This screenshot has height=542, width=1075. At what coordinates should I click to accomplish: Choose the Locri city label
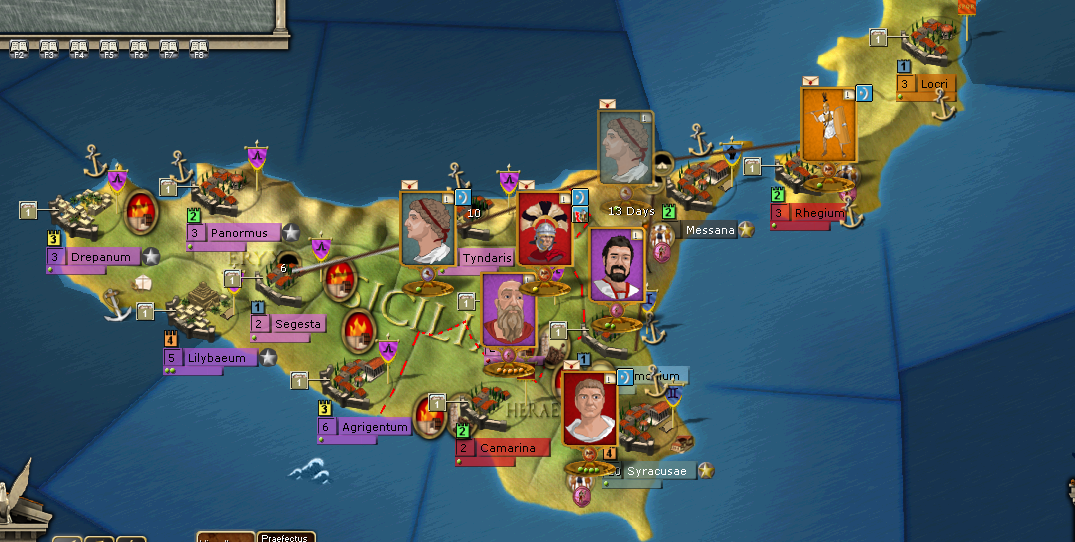click(x=933, y=84)
